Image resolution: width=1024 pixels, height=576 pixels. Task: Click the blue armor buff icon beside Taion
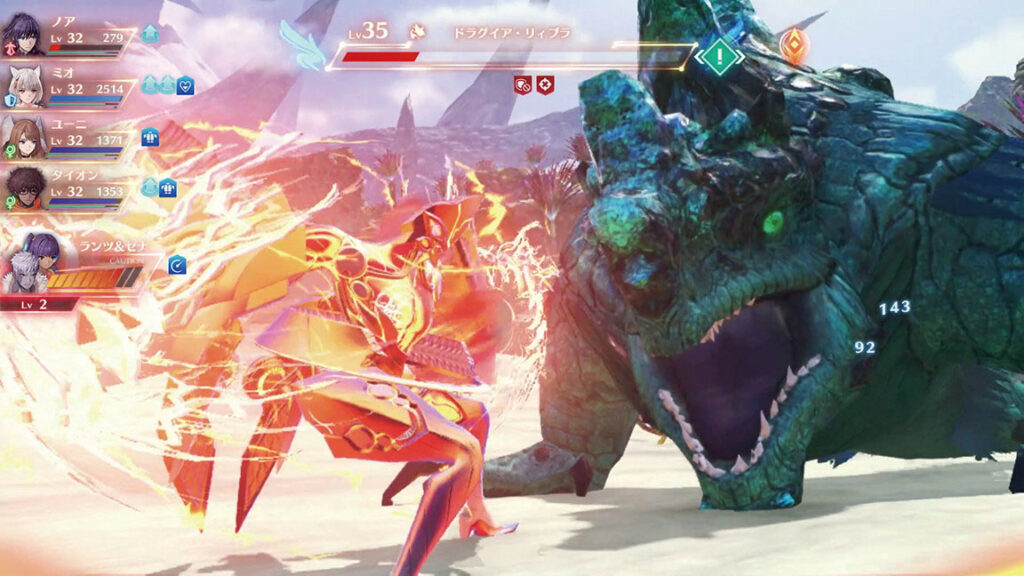click(x=167, y=187)
